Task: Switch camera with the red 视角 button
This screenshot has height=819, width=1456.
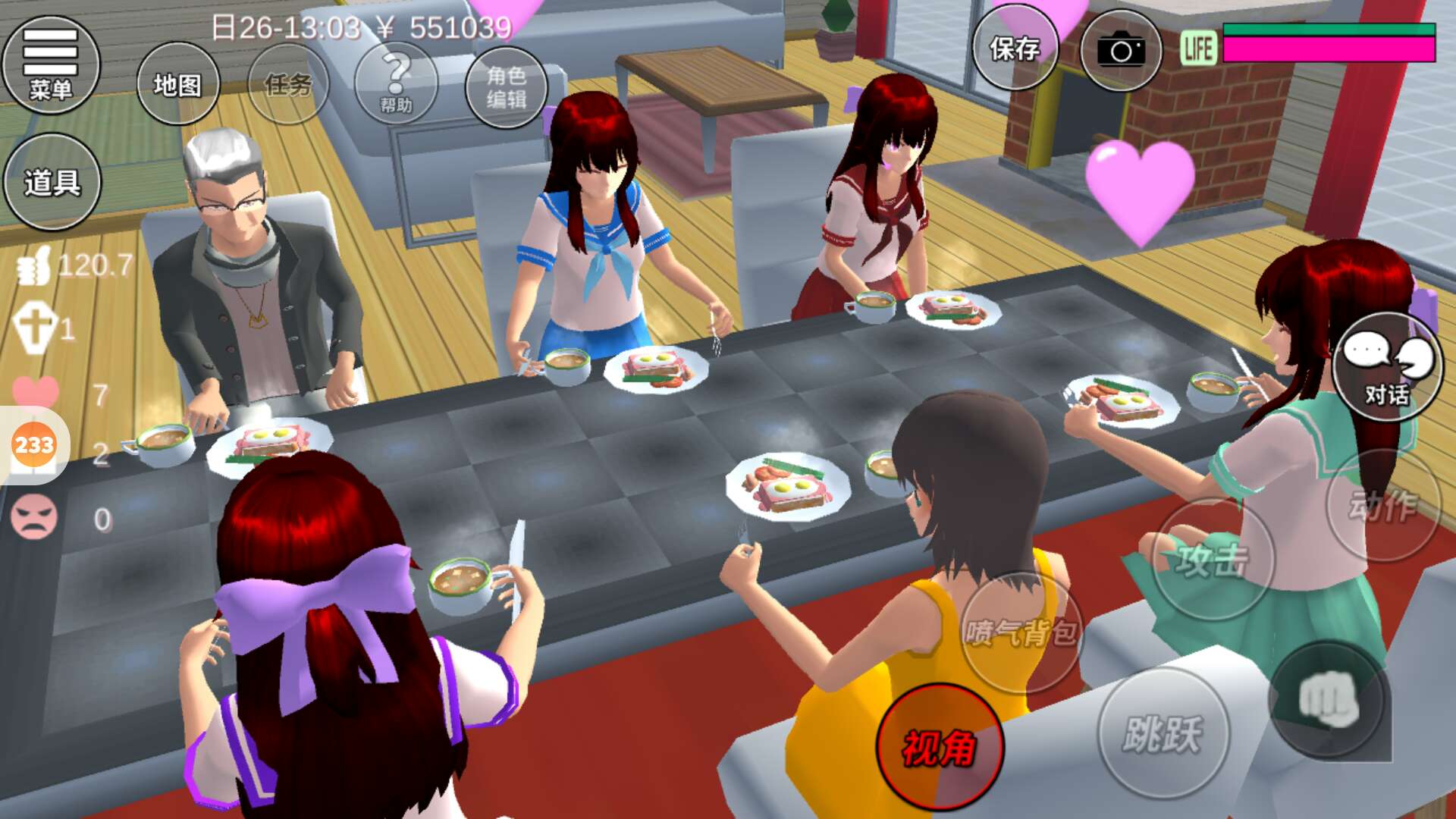Action: pos(940,747)
